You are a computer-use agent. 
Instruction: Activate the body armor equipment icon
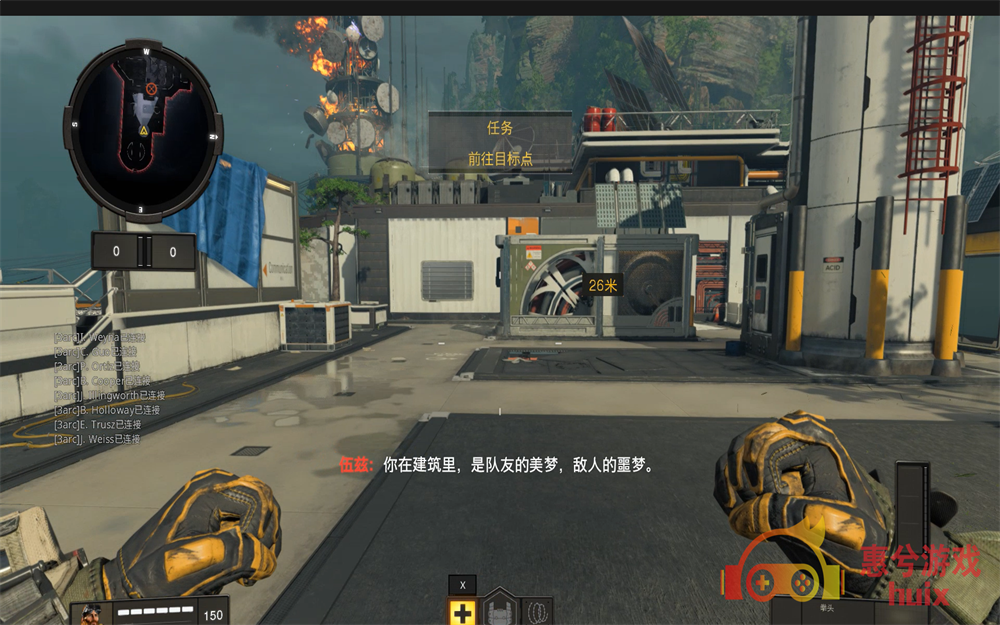tap(500, 609)
